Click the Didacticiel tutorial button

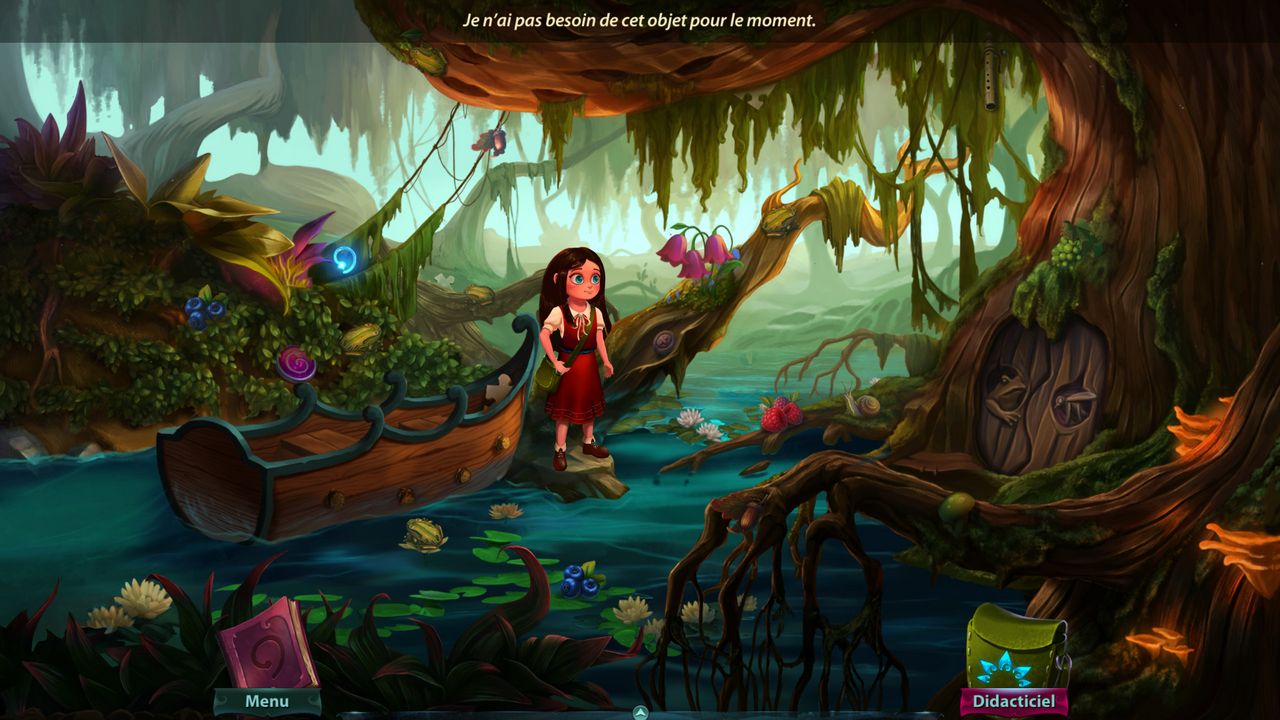click(1013, 702)
